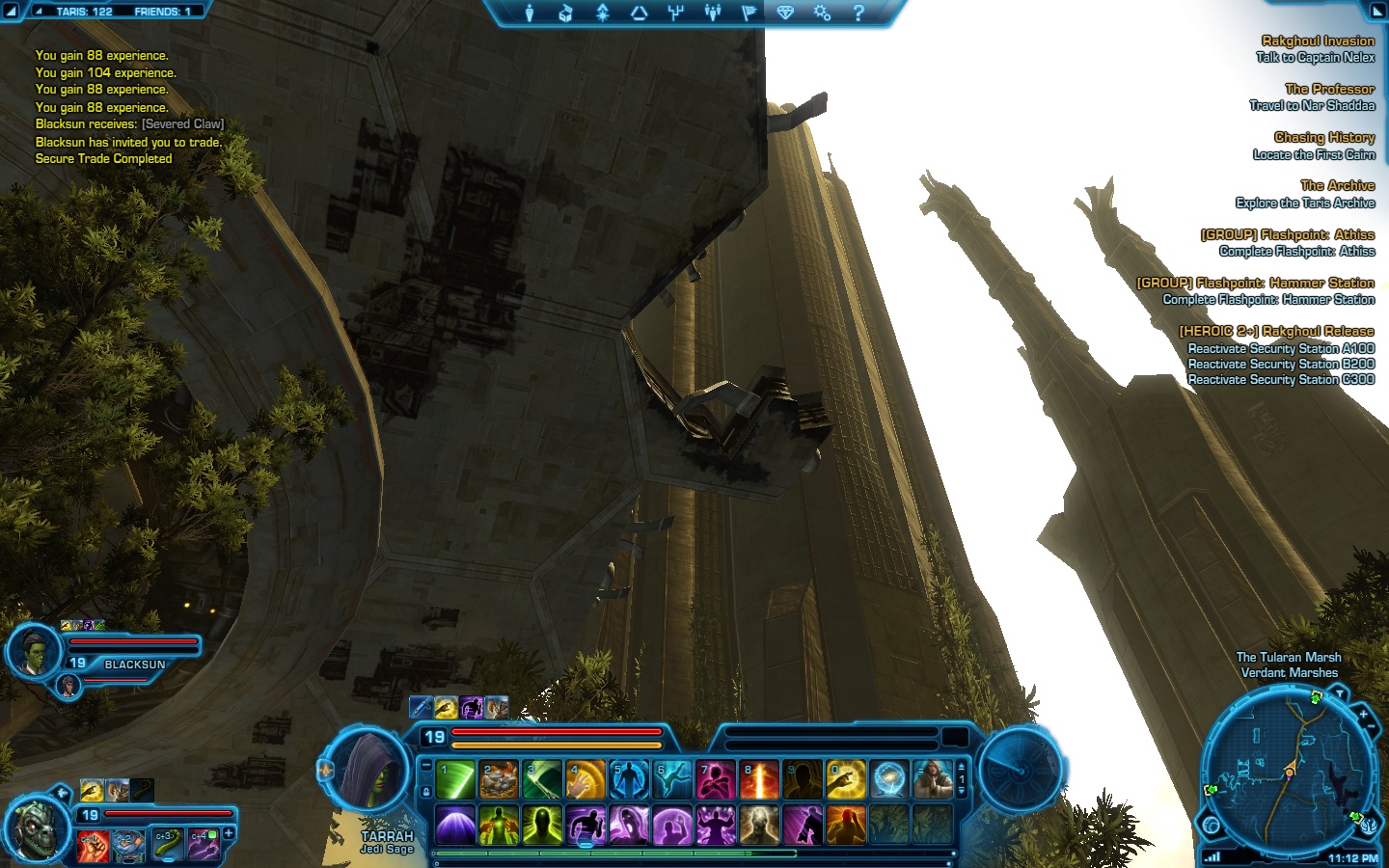The width and height of the screenshot is (1389, 868).
Task: Open the minimap filter funnel button
Action: [1339, 694]
